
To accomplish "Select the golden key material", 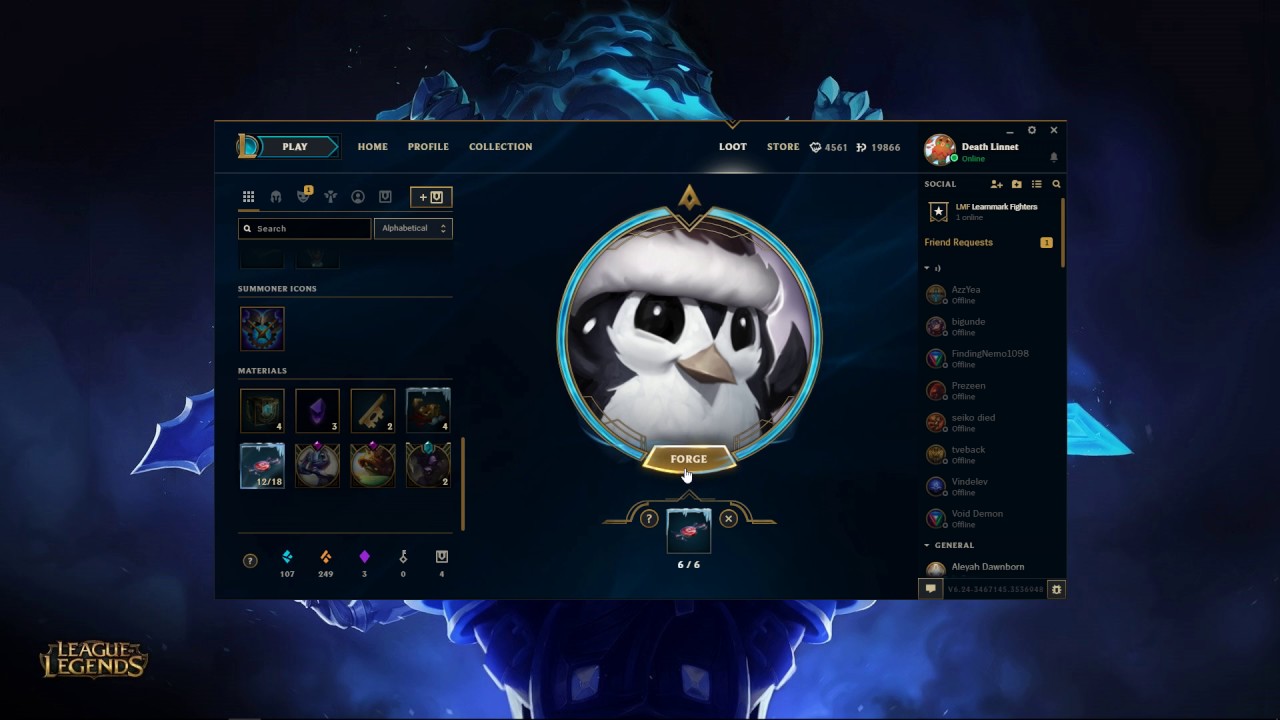I will click(x=372, y=410).
